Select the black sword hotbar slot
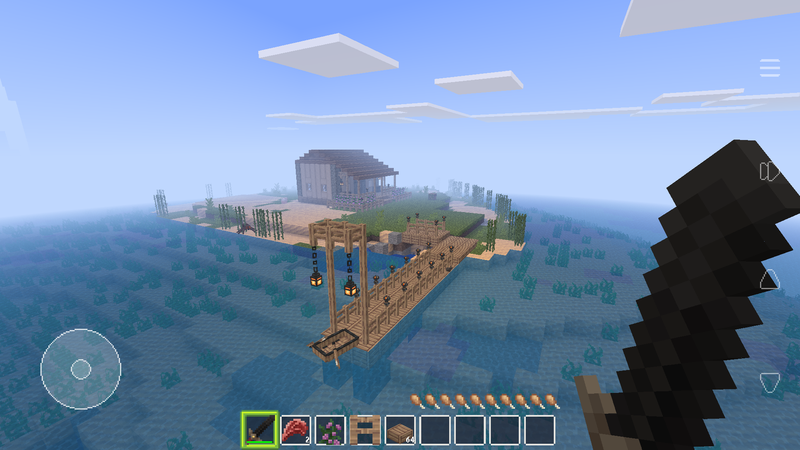This screenshot has width=800, height=450. coord(260,430)
